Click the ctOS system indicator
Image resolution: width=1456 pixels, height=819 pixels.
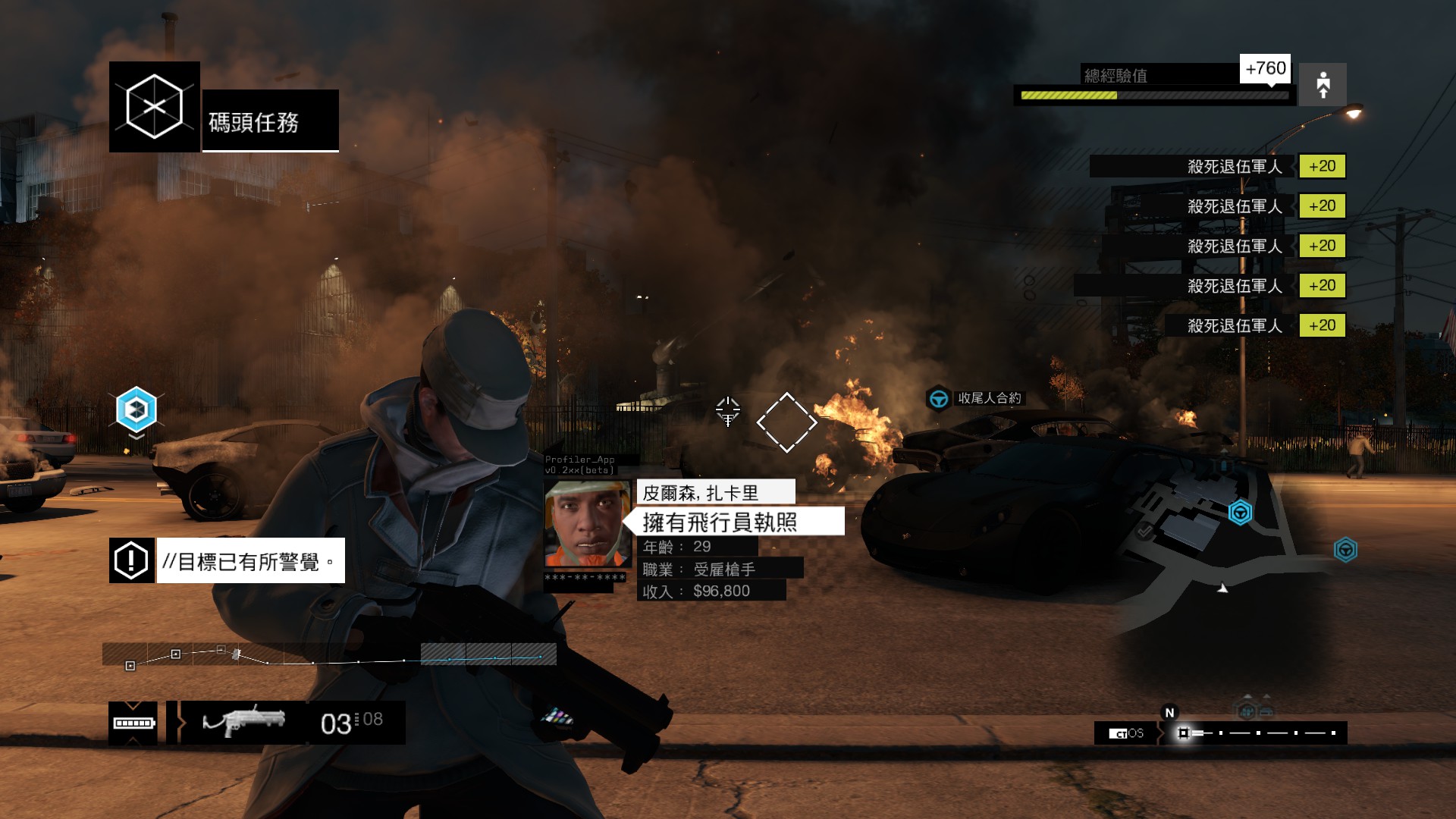point(1126,733)
